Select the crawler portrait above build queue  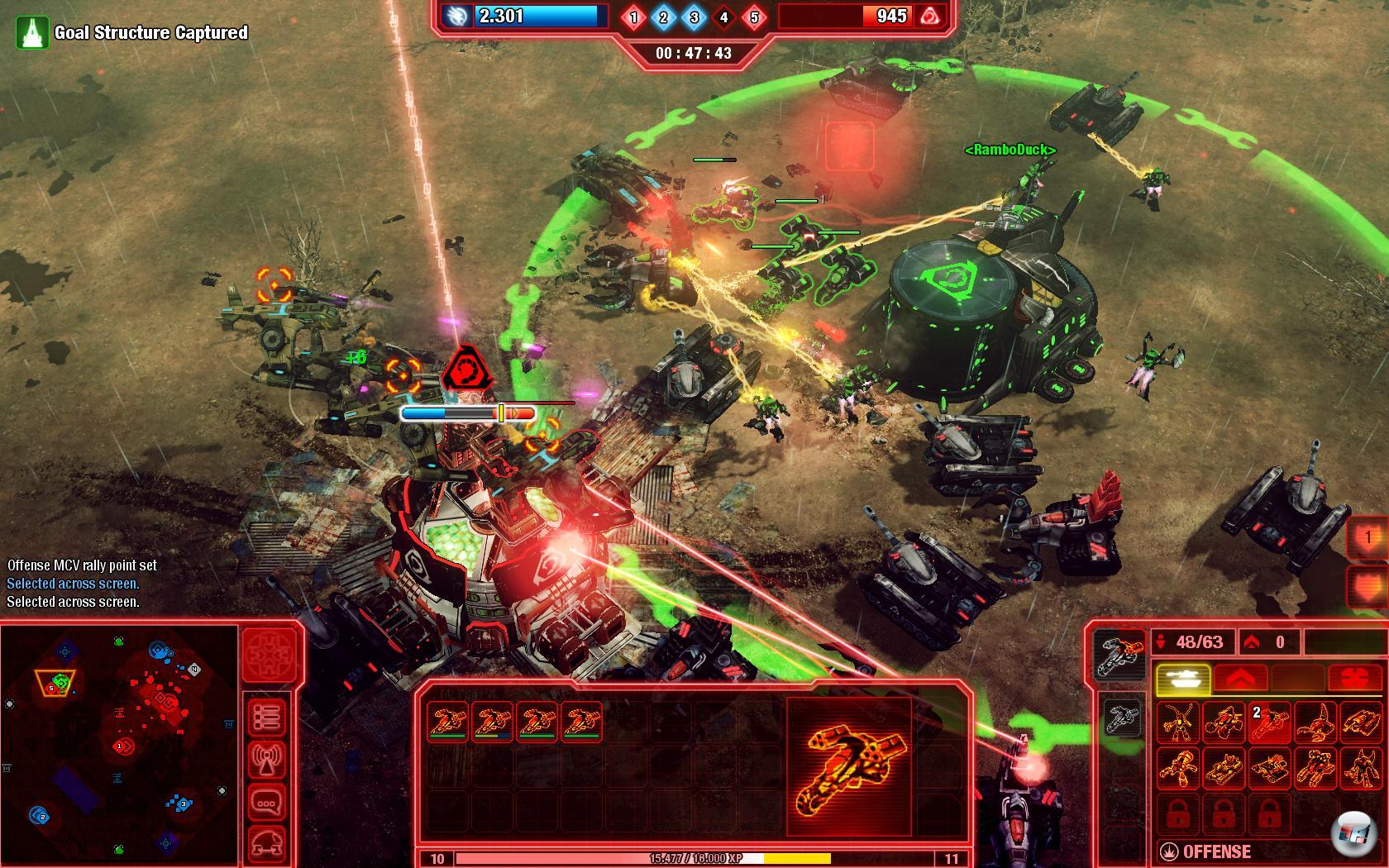point(1119,655)
